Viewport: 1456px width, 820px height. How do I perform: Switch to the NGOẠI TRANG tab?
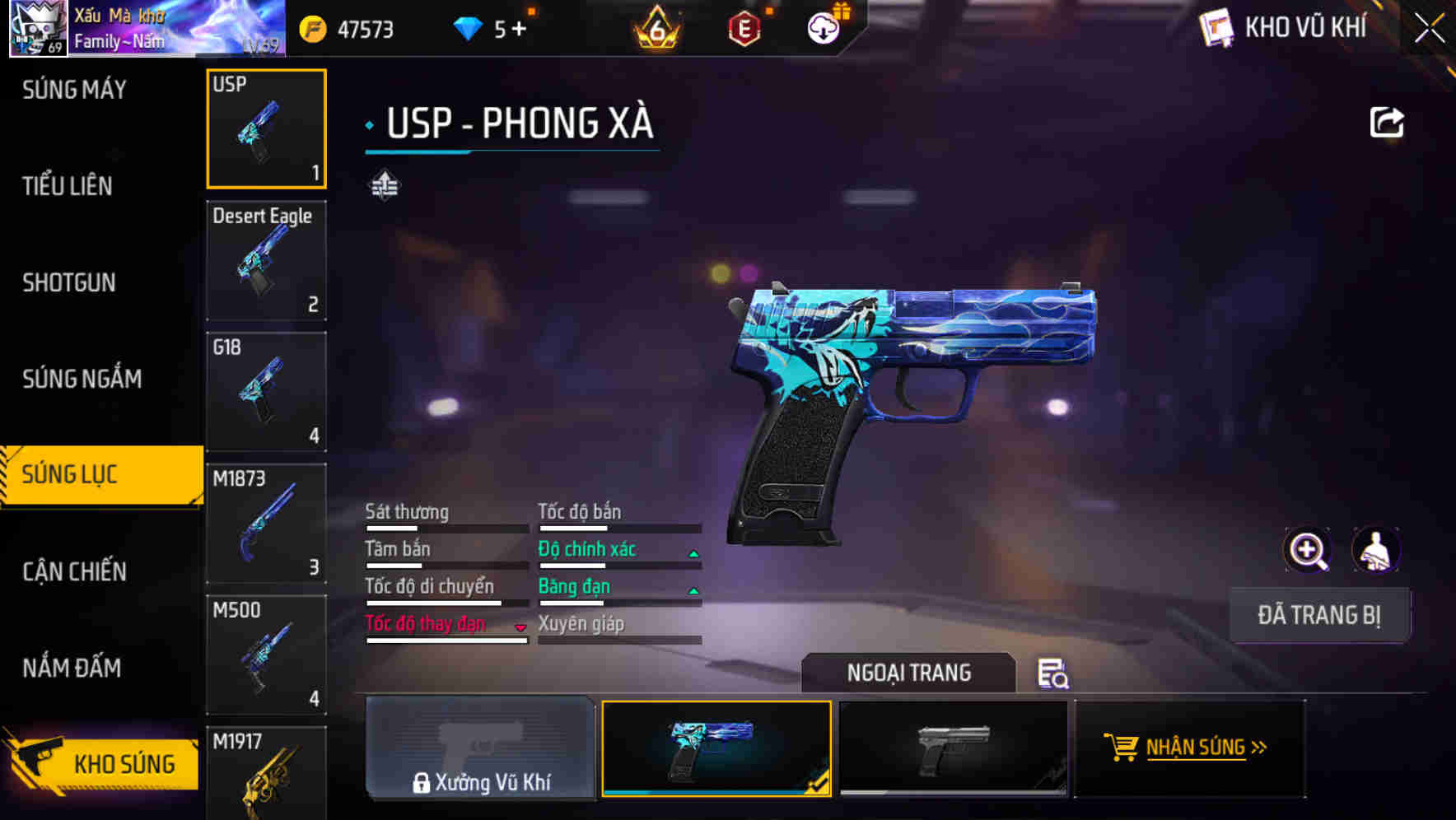(x=909, y=673)
